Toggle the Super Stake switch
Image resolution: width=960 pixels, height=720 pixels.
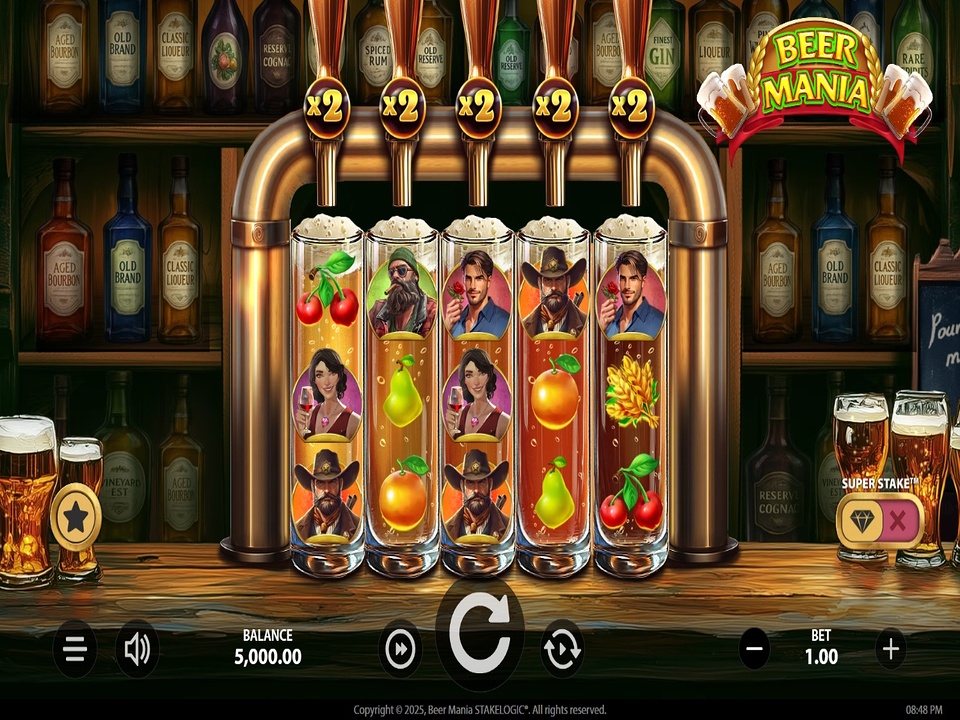pos(880,520)
